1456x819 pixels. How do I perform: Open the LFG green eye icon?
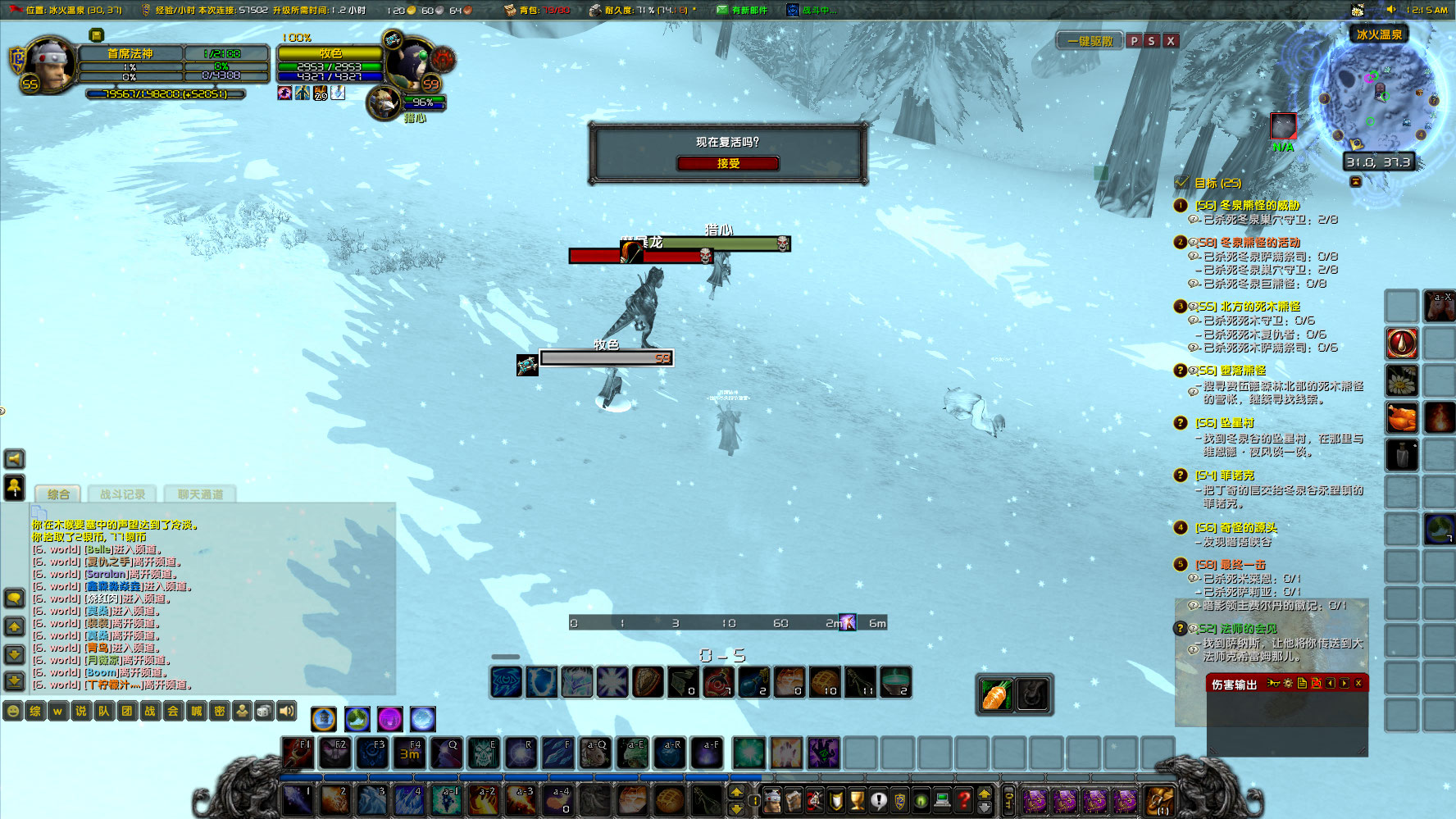[921, 799]
